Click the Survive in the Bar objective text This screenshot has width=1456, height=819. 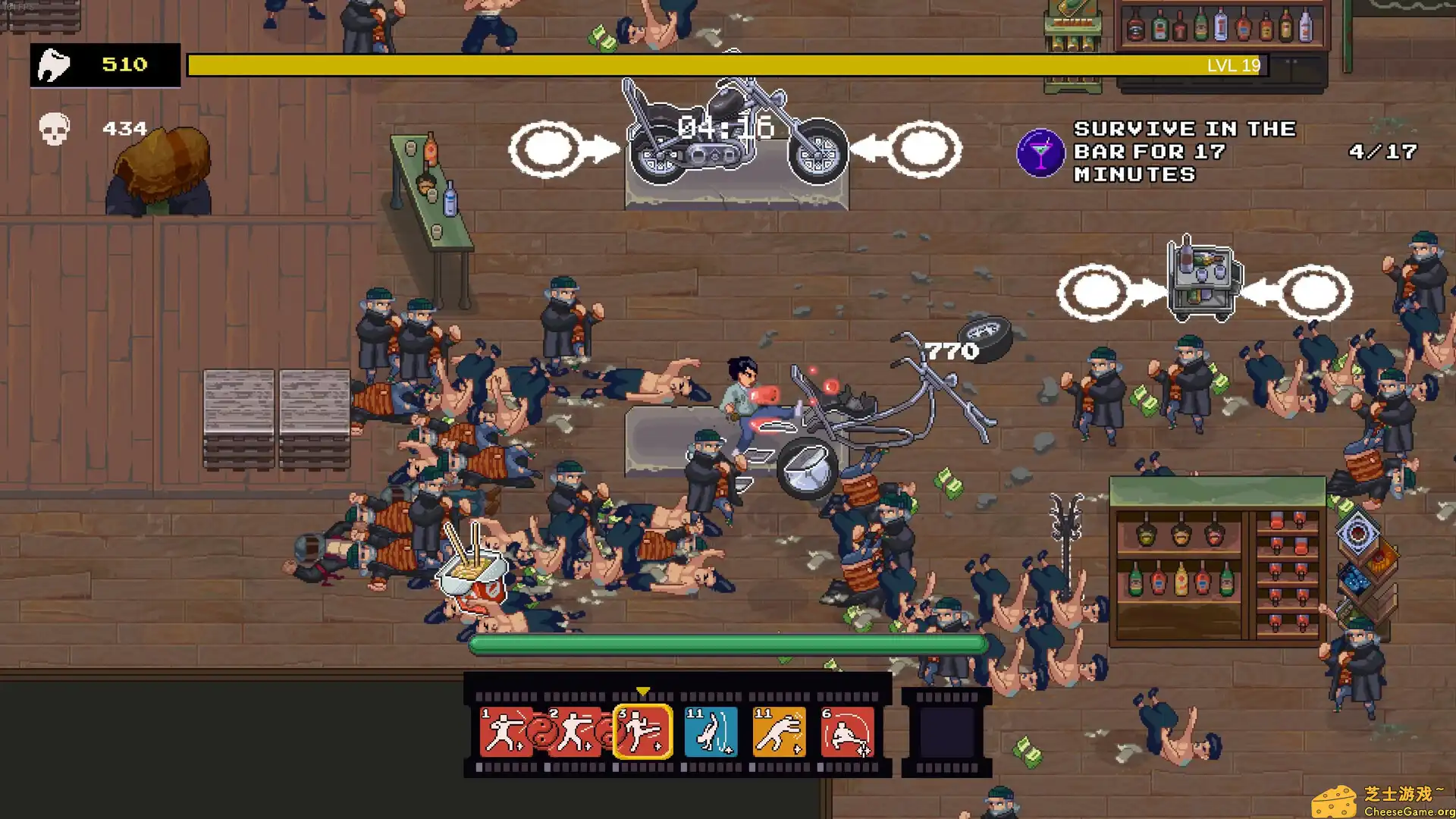pyautogui.click(x=1183, y=151)
